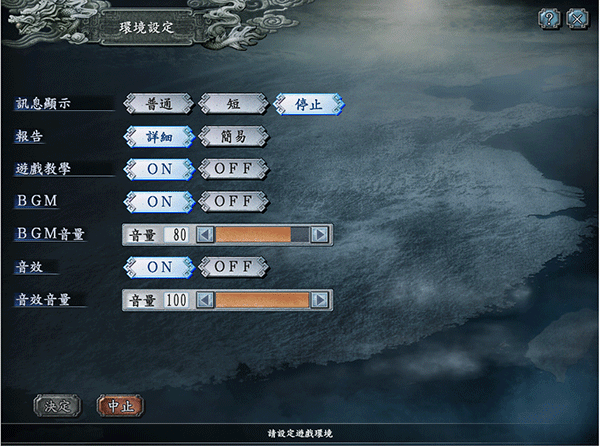Screen dimensions: 600x446
Task: Increase BGM volume with right arrow
Action: pyautogui.click(x=320, y=234)
